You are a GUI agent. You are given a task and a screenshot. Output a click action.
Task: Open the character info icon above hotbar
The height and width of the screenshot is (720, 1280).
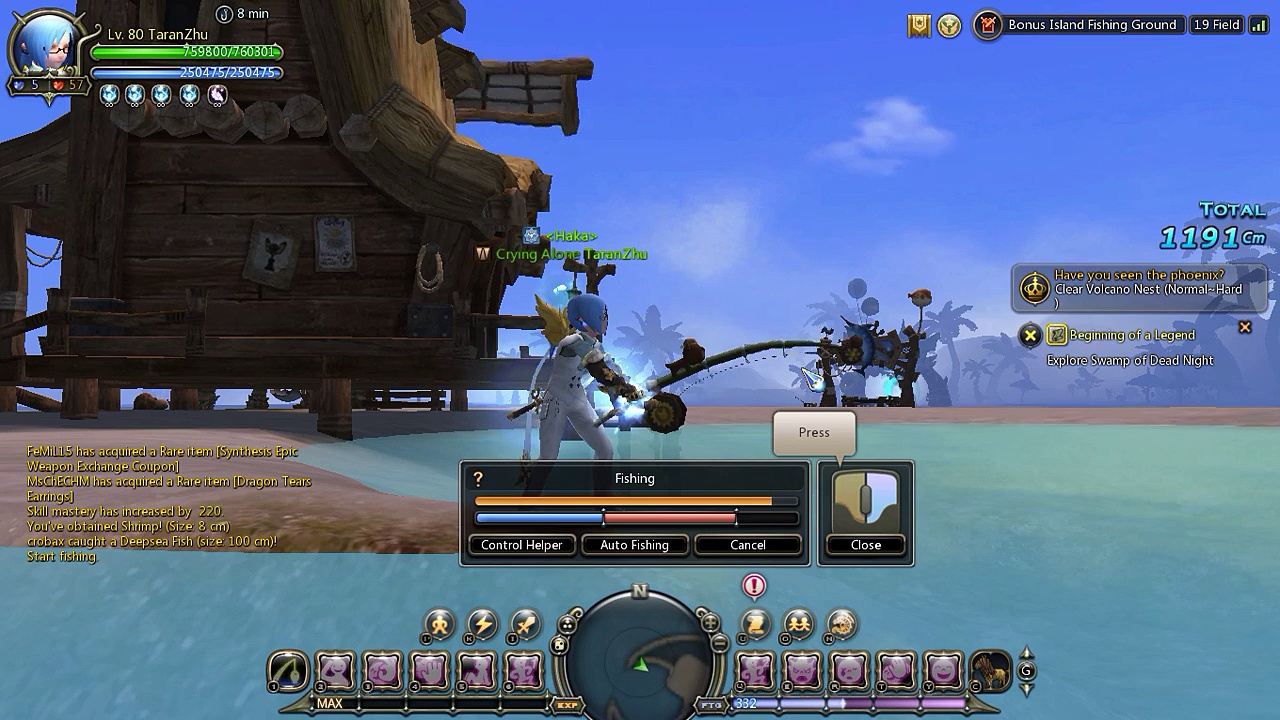pyautogui.click(x=439, y=625)
